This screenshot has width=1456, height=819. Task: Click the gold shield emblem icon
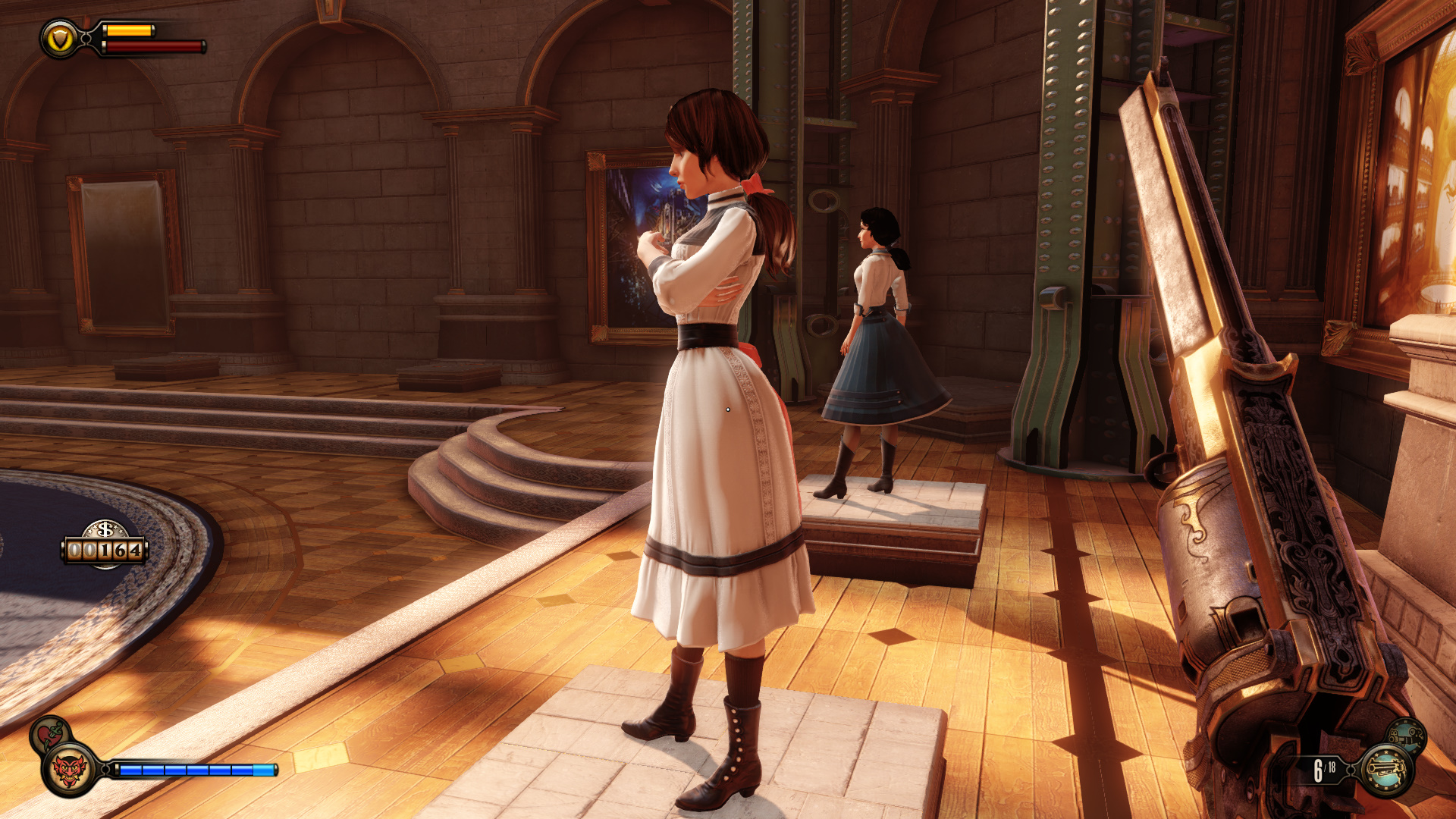pyautogui.click(x=60, y=39)
